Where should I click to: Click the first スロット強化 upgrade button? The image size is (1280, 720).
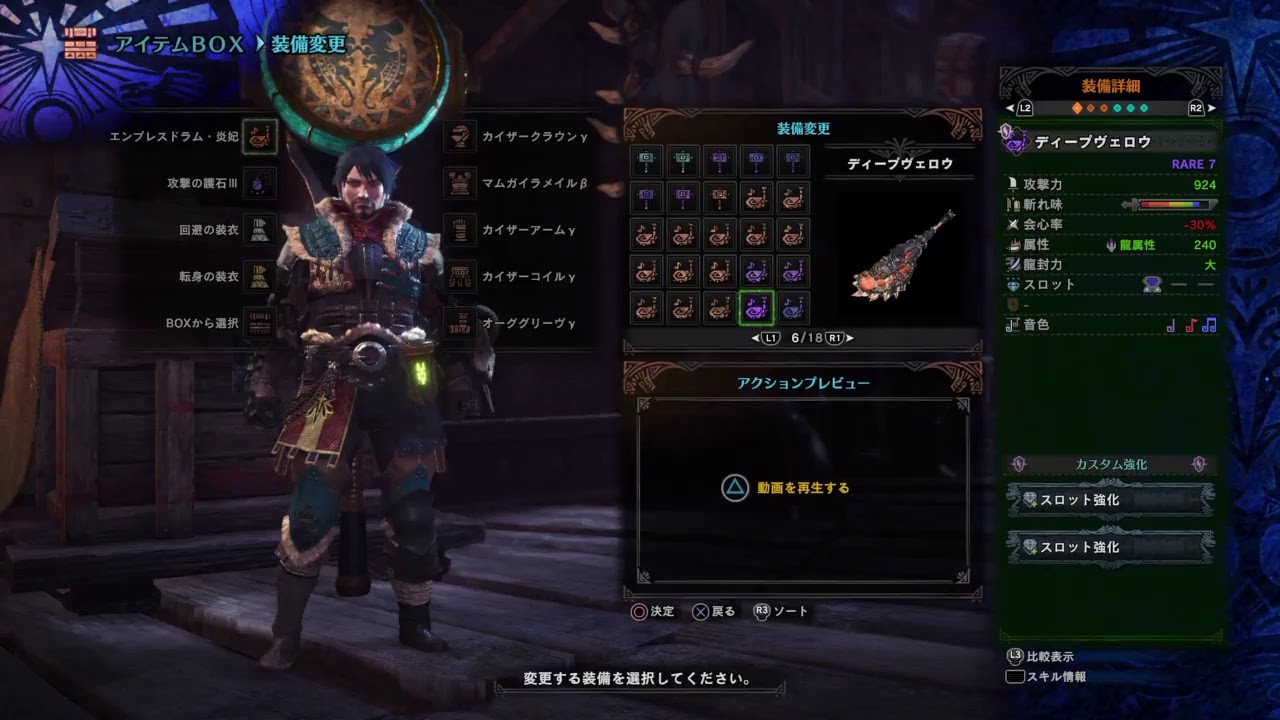1108,499
